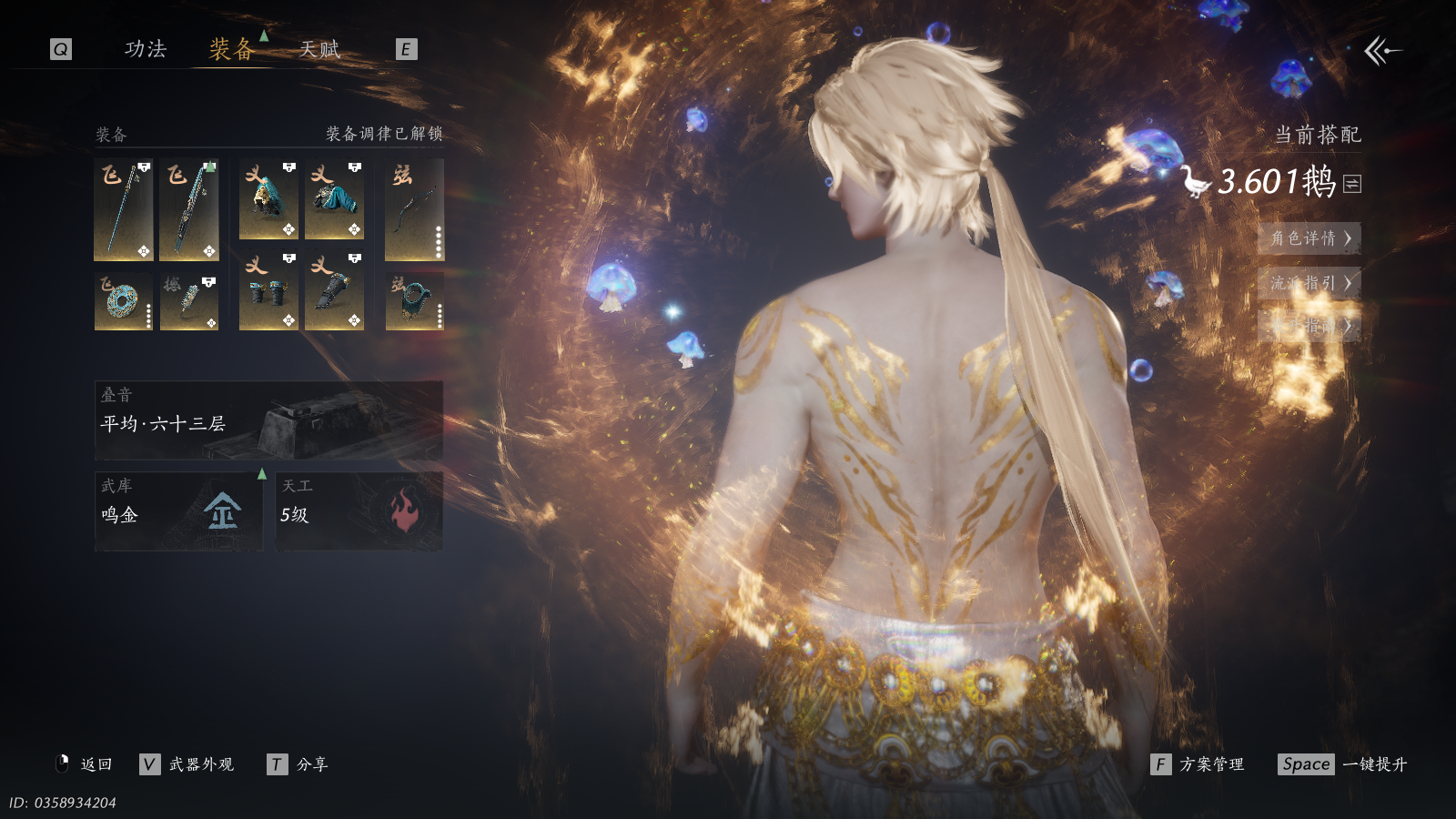This screenshot has width=1456, height=819.
Task: Choose the teal chest armor slot
Action: click(334, 199)
